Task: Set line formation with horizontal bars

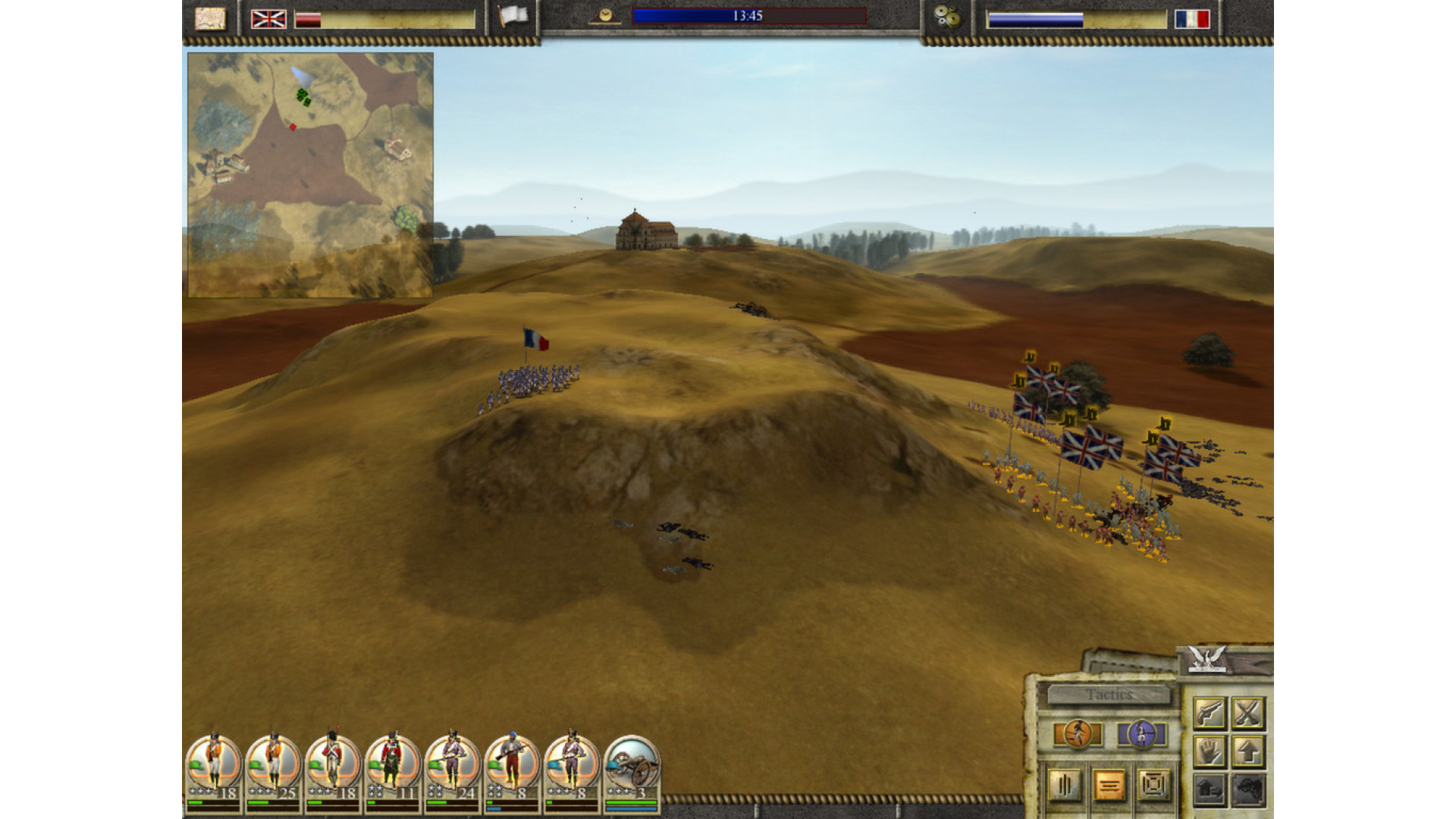Action: click(1109, 786)
